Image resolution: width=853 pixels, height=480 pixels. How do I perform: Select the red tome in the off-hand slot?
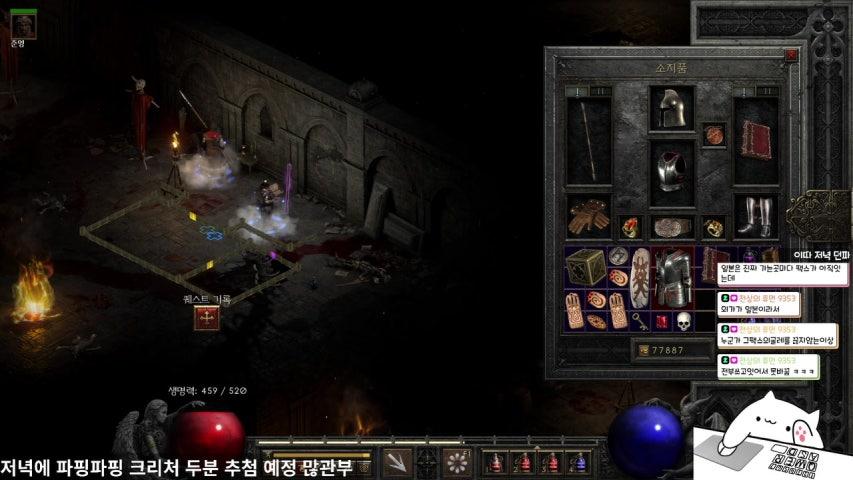(756, 140)
